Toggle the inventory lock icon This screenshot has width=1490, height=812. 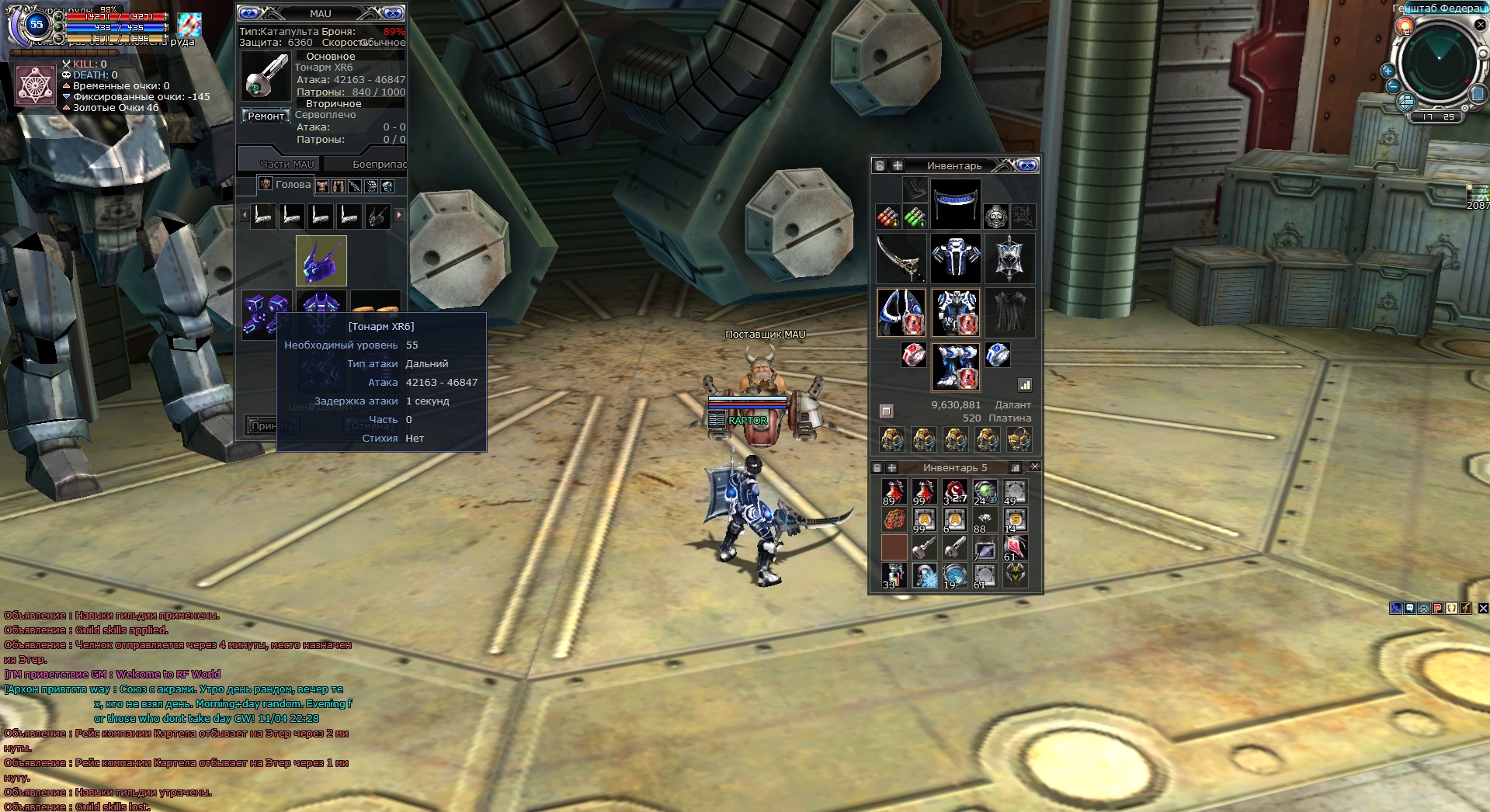(879, 165)
